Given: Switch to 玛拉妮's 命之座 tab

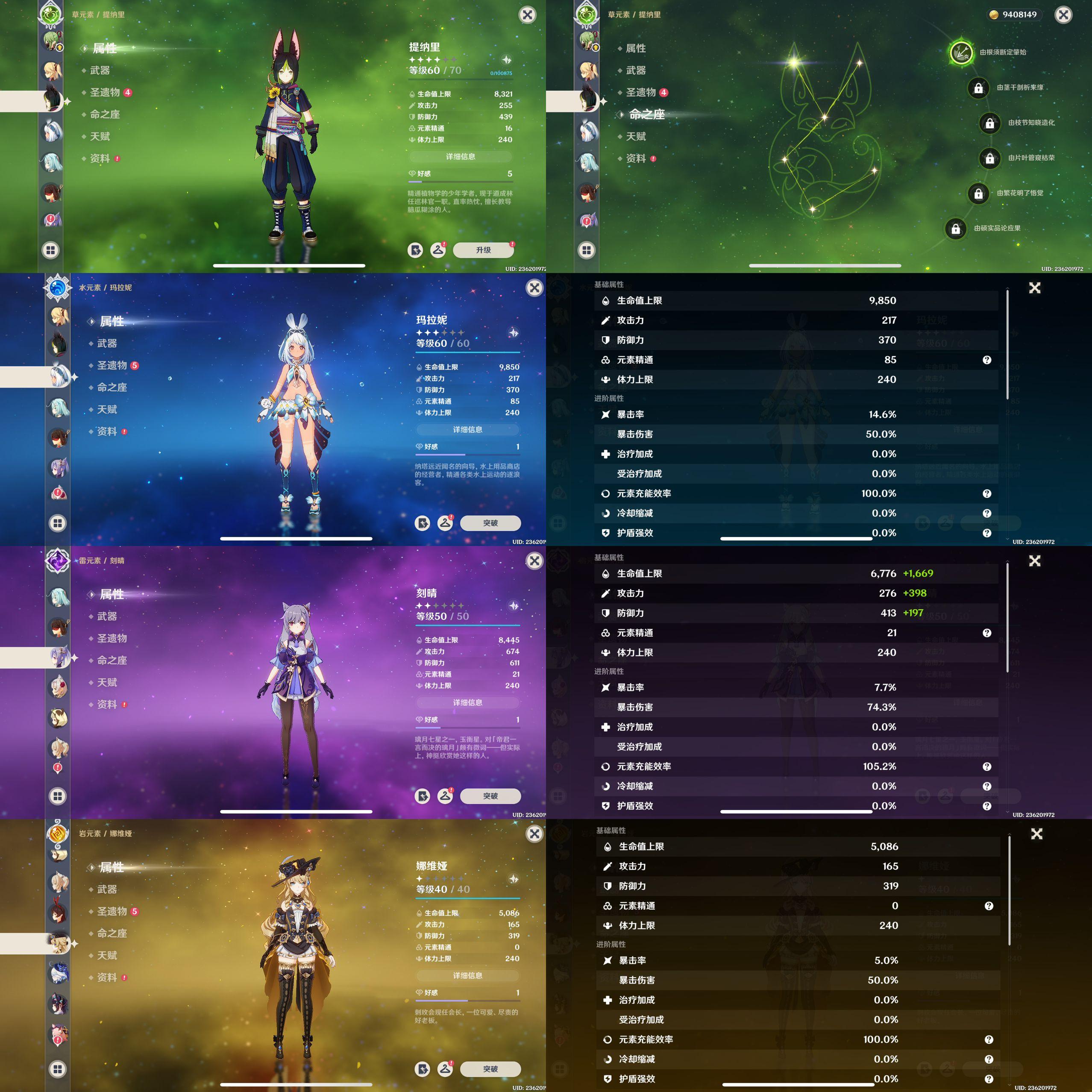Looking at the screenshot, I should 112,387.
